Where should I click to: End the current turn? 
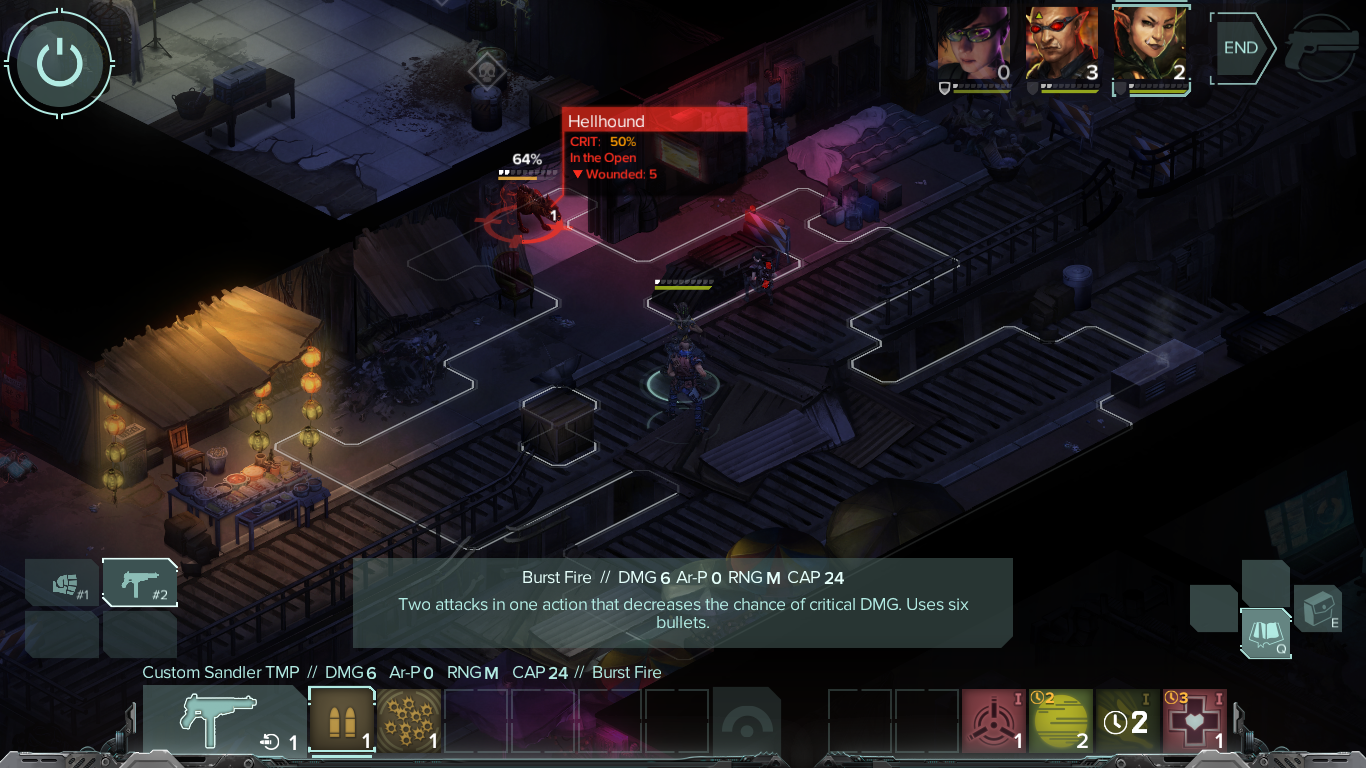point(1241,48)
